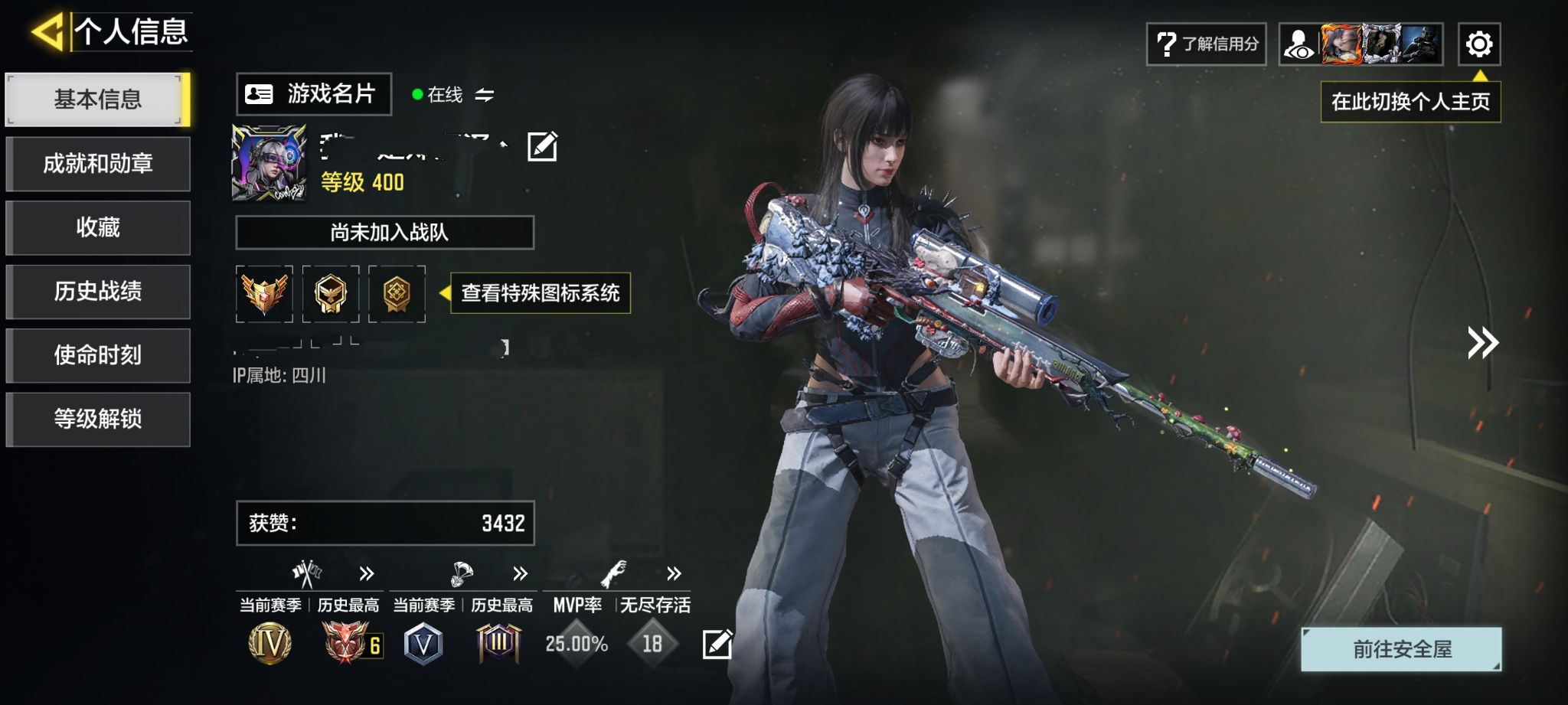
Task: Open the 了解信用分 credit score help
Action: tap(1206, 44)
